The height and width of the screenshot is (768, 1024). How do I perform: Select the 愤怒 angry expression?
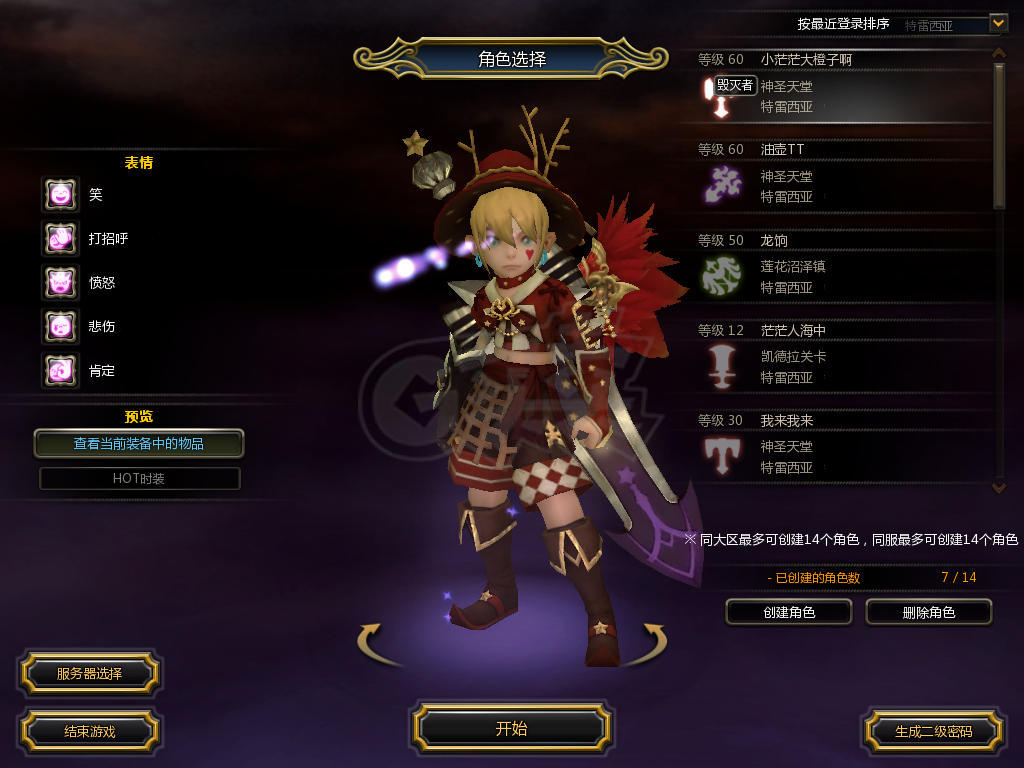(60, 282)
